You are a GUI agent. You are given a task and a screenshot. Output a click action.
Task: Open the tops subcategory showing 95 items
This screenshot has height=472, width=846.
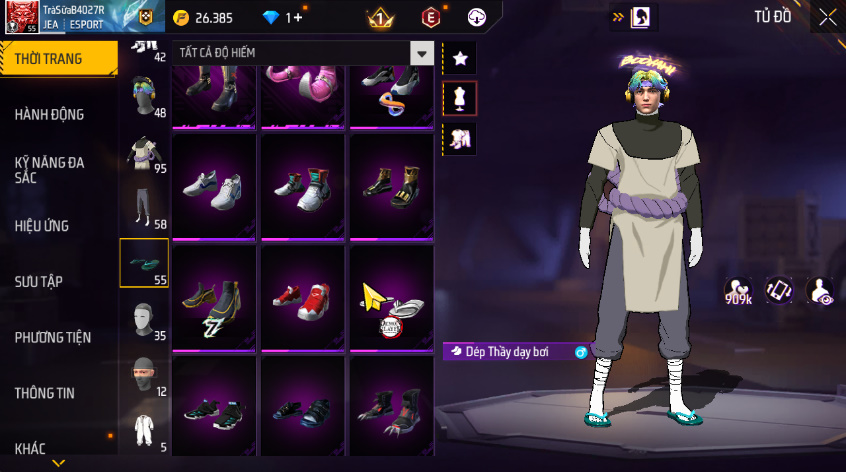143,152
